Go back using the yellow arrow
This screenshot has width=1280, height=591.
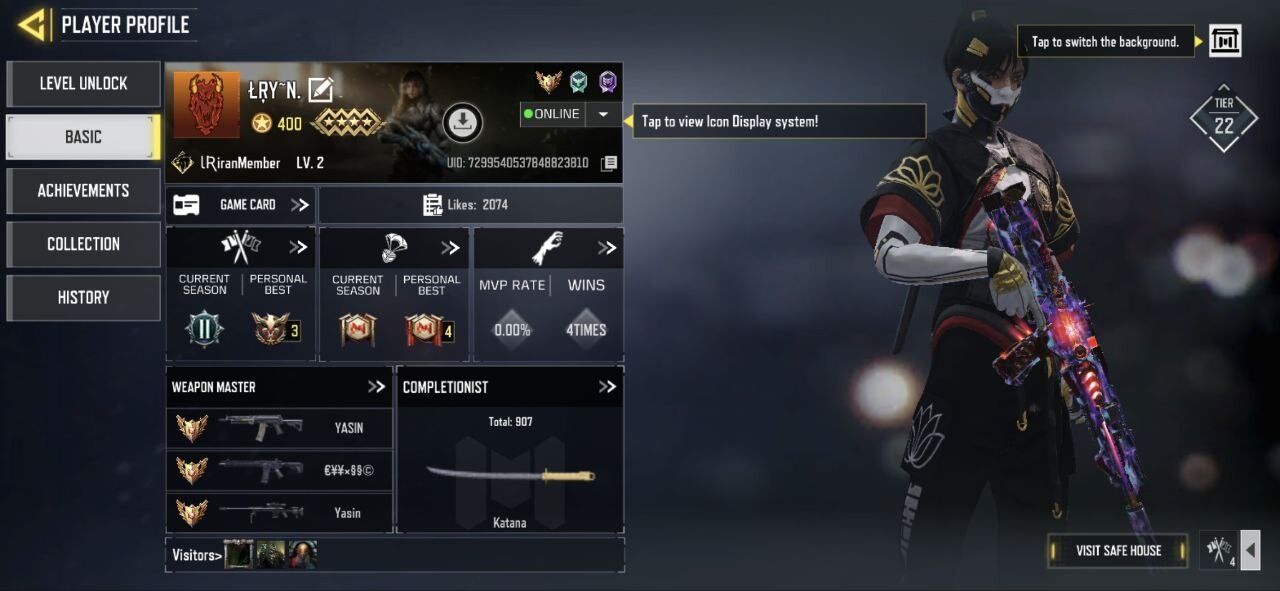[x=32, y=24]
